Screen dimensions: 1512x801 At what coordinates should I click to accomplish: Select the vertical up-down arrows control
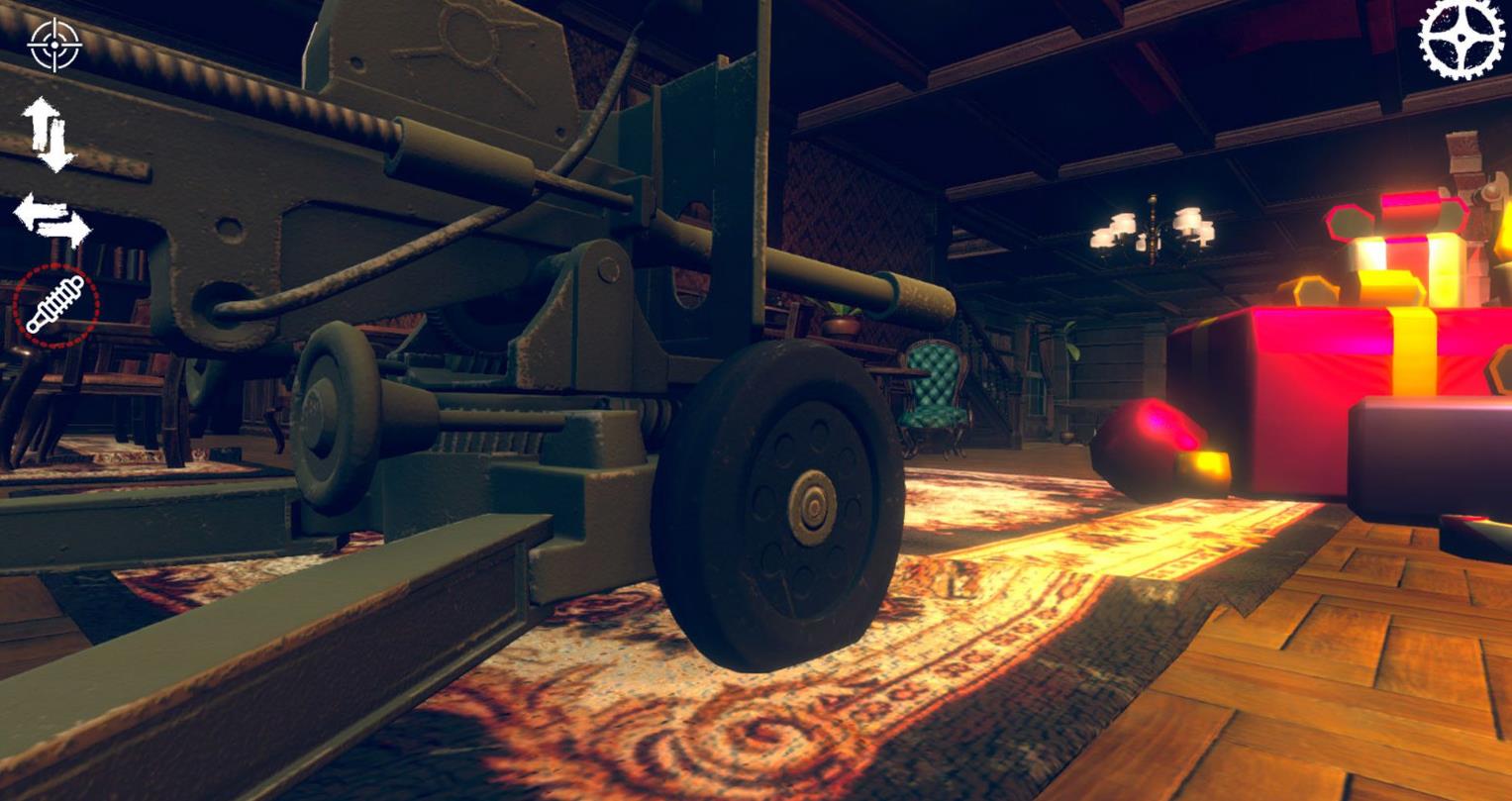[x=48, y=134]
